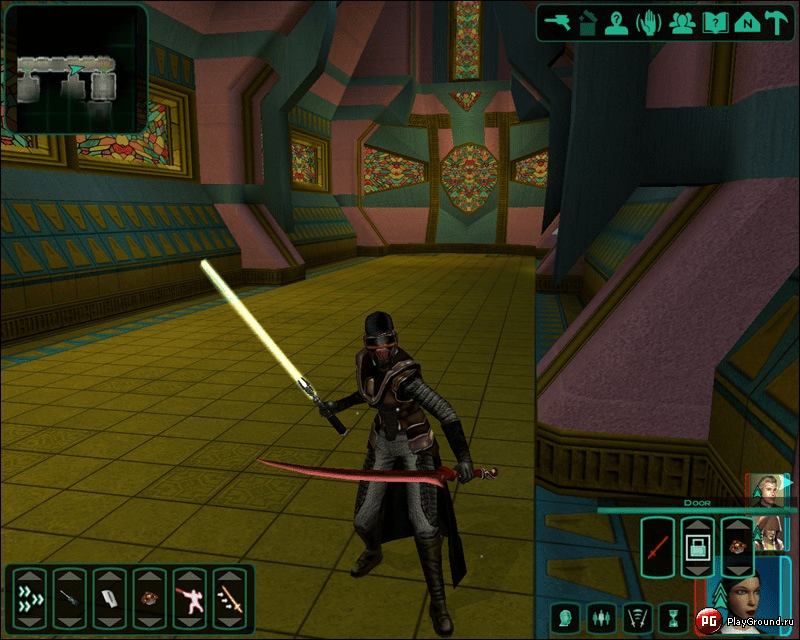Click the minimap in the corner
Screen dimensions: 800x640
click(x=74, y=70)
